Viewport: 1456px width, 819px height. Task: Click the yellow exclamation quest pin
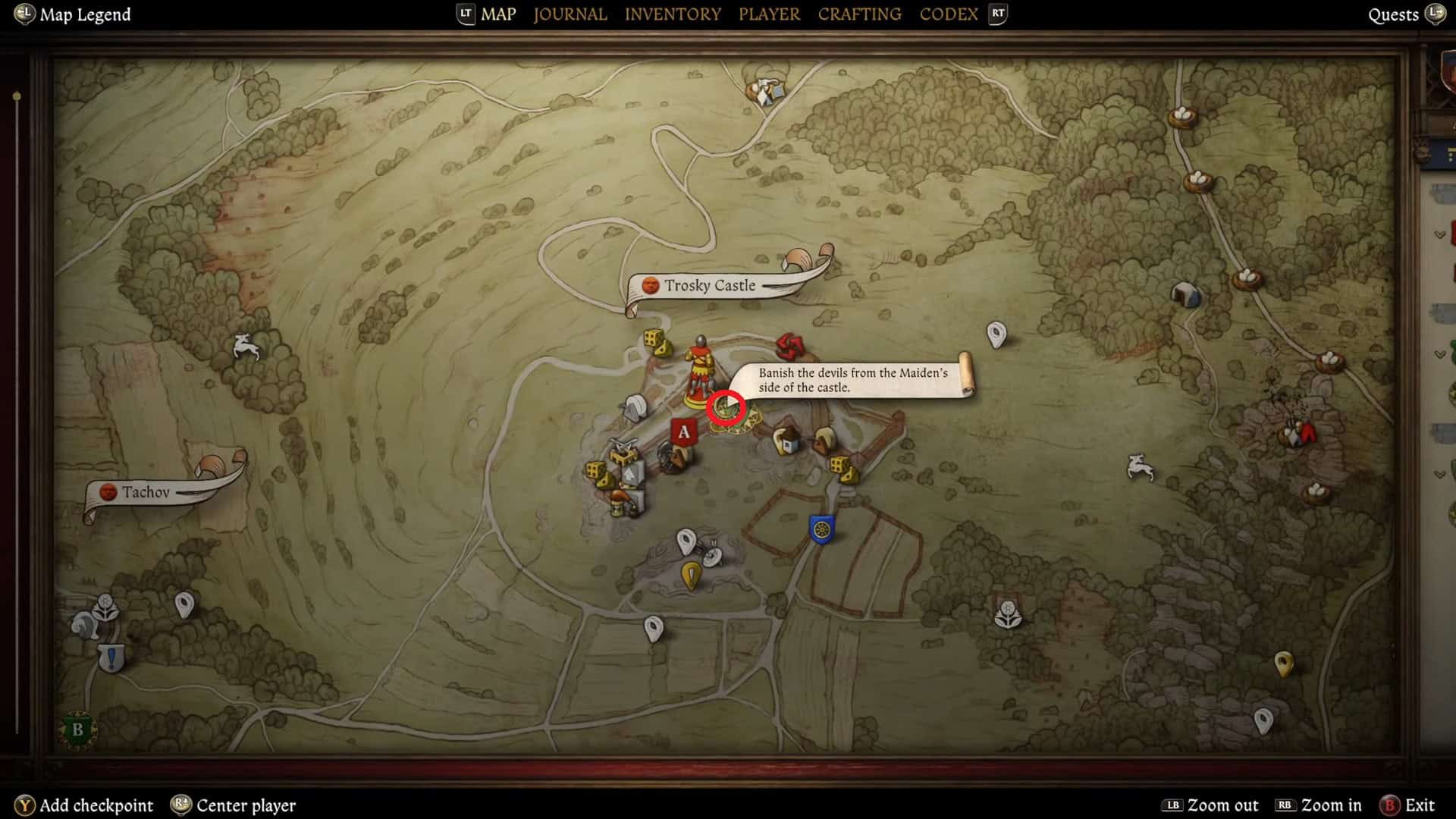691,575
